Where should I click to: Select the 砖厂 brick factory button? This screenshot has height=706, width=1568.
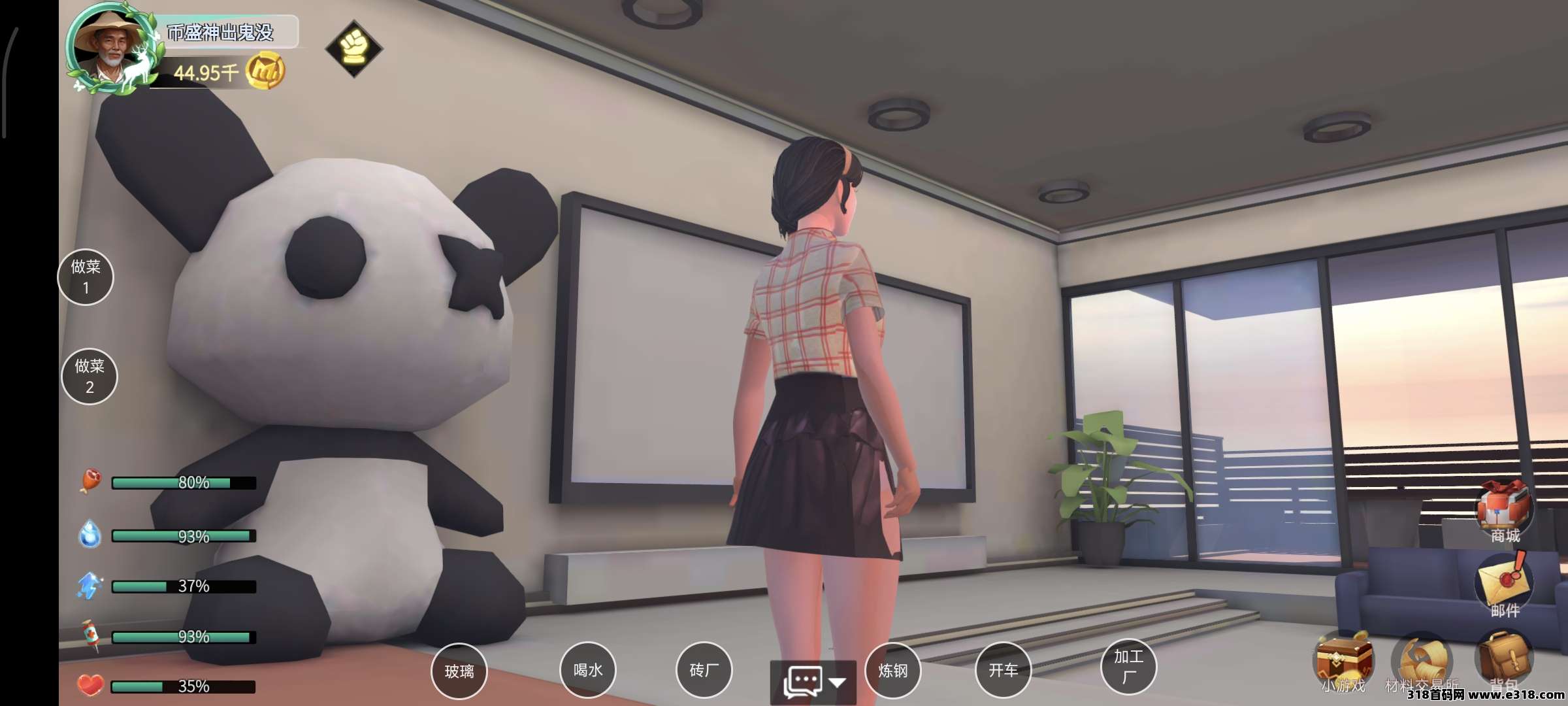tap(704, 670)
